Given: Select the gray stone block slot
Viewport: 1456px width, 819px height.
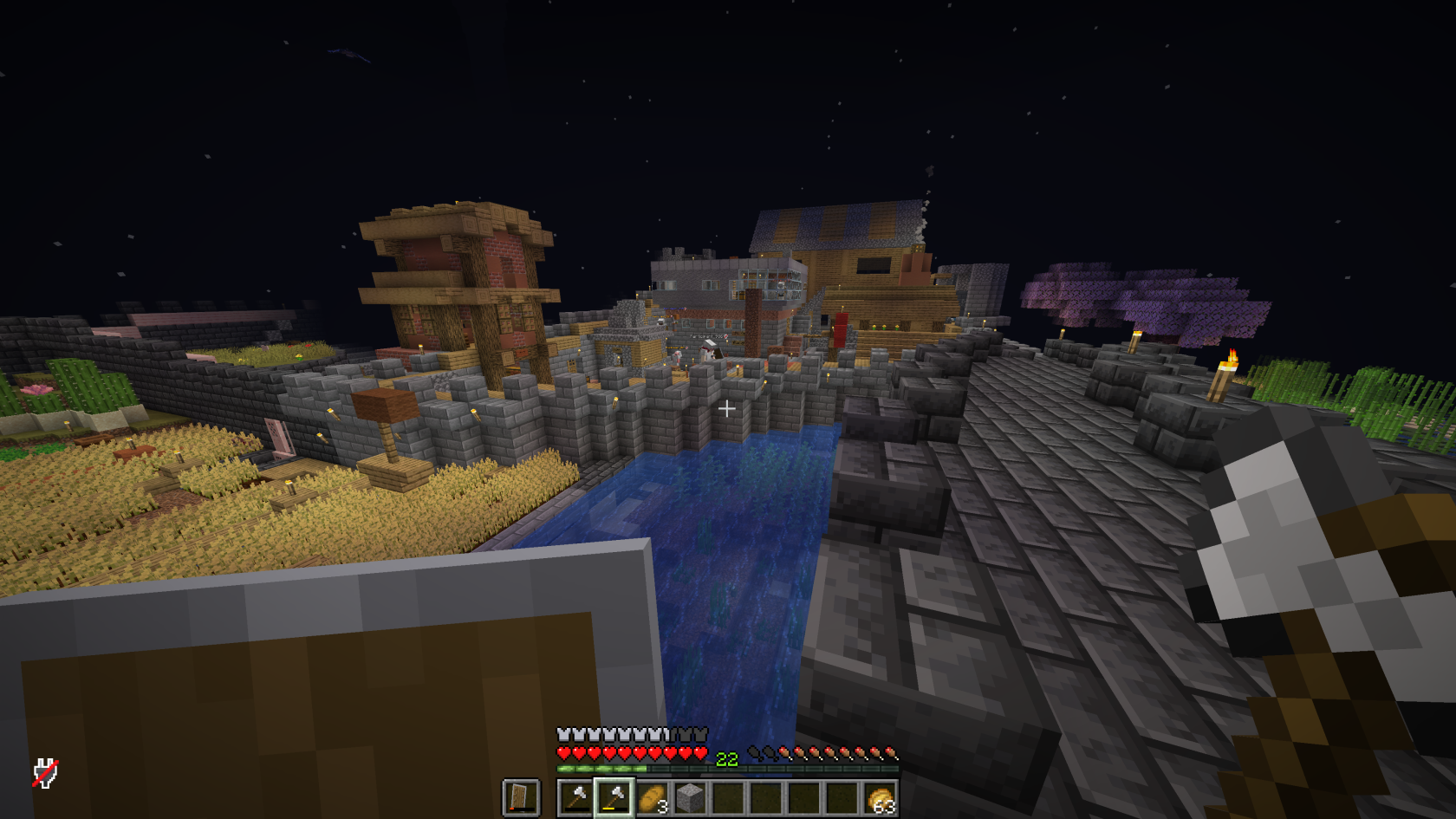Looking at the screenshot, I should (690, 797).
